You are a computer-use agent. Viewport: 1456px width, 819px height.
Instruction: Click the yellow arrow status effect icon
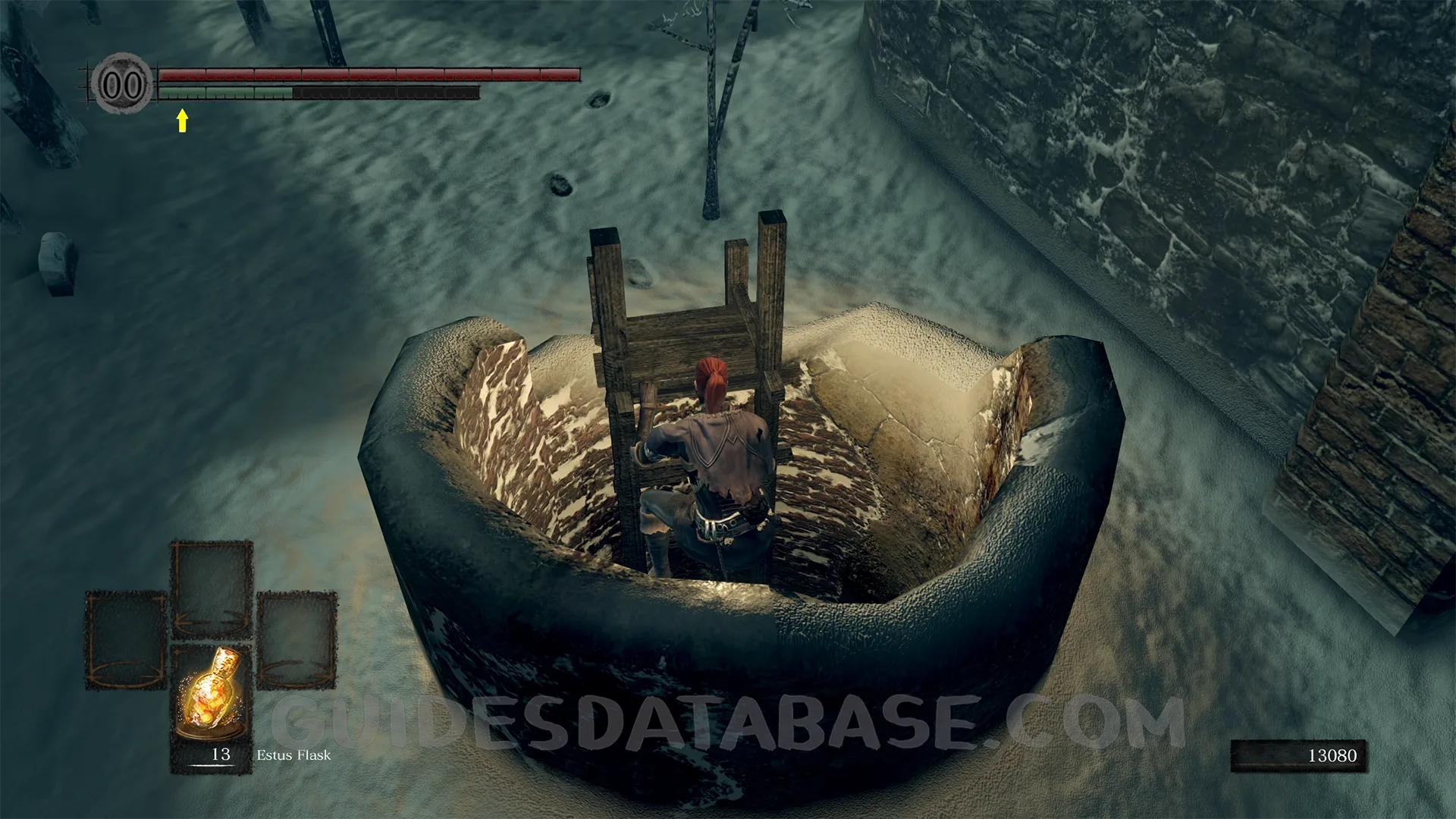click(182, 121)
